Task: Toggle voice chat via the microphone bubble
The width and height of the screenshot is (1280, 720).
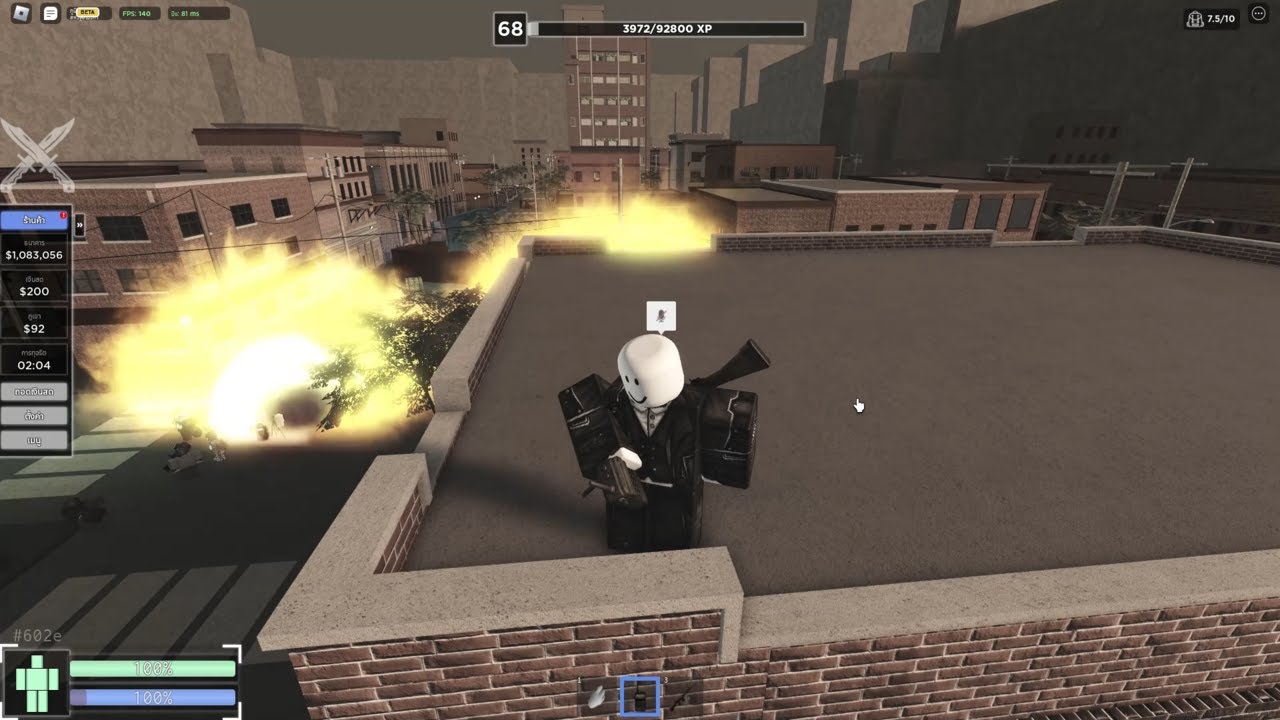Action: (663, 316)
